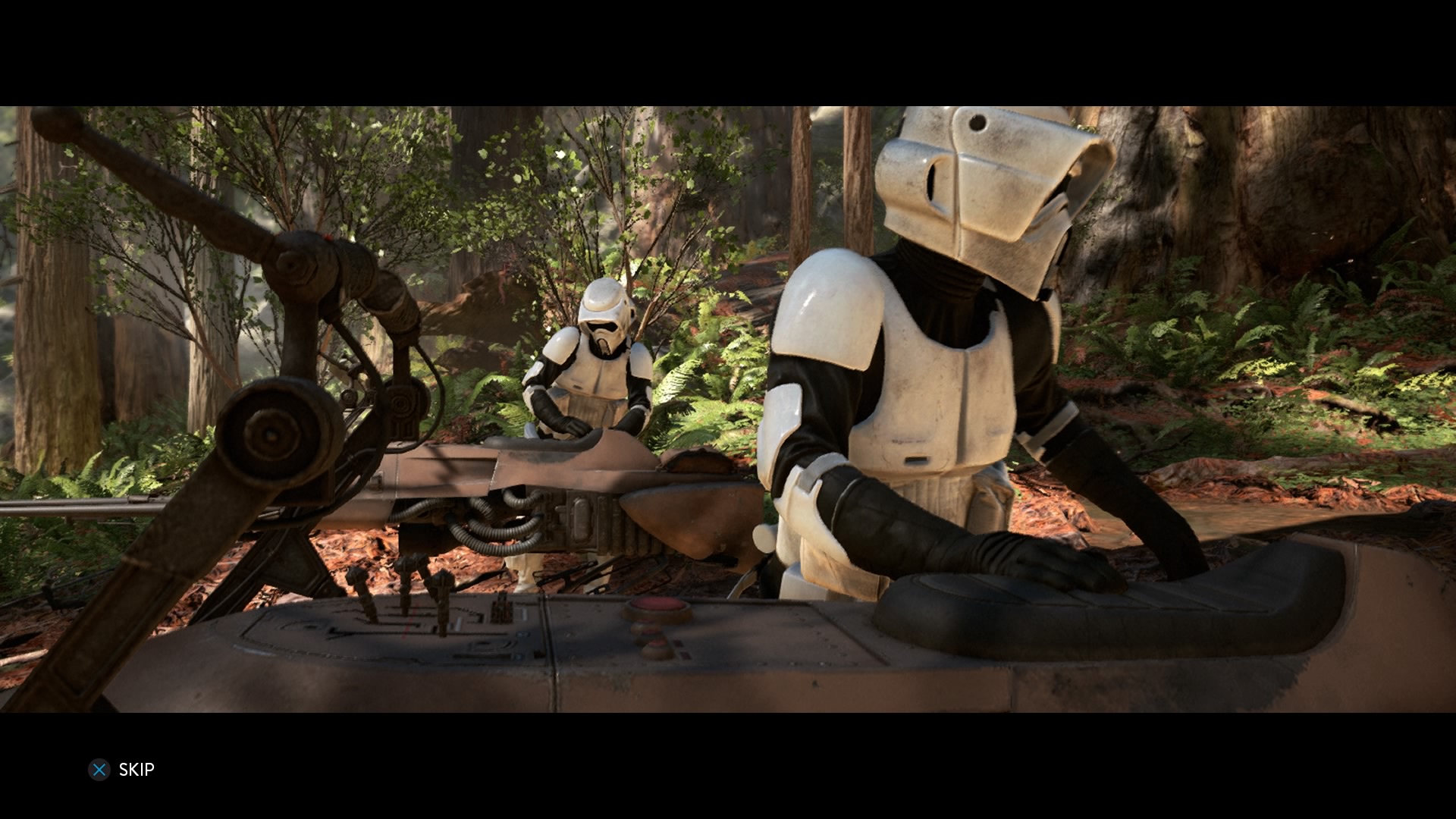Viewport: 1456px width, 819px height.
Task: Click the SKIP label in the bottom bar
Action: [x=136, y=770]
